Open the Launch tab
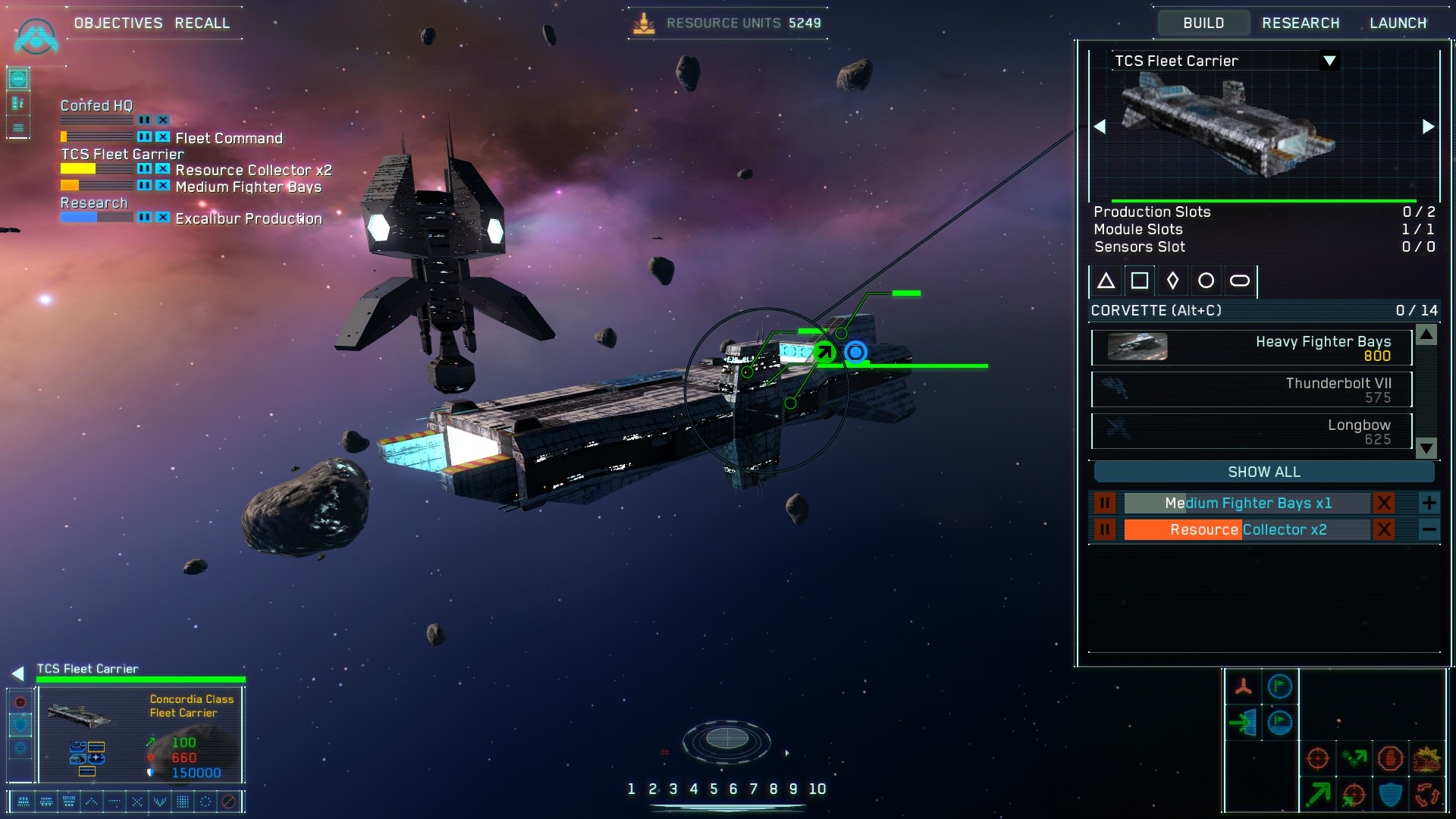The height and width of the screenshot is (819, 1456). (1398, 23)
